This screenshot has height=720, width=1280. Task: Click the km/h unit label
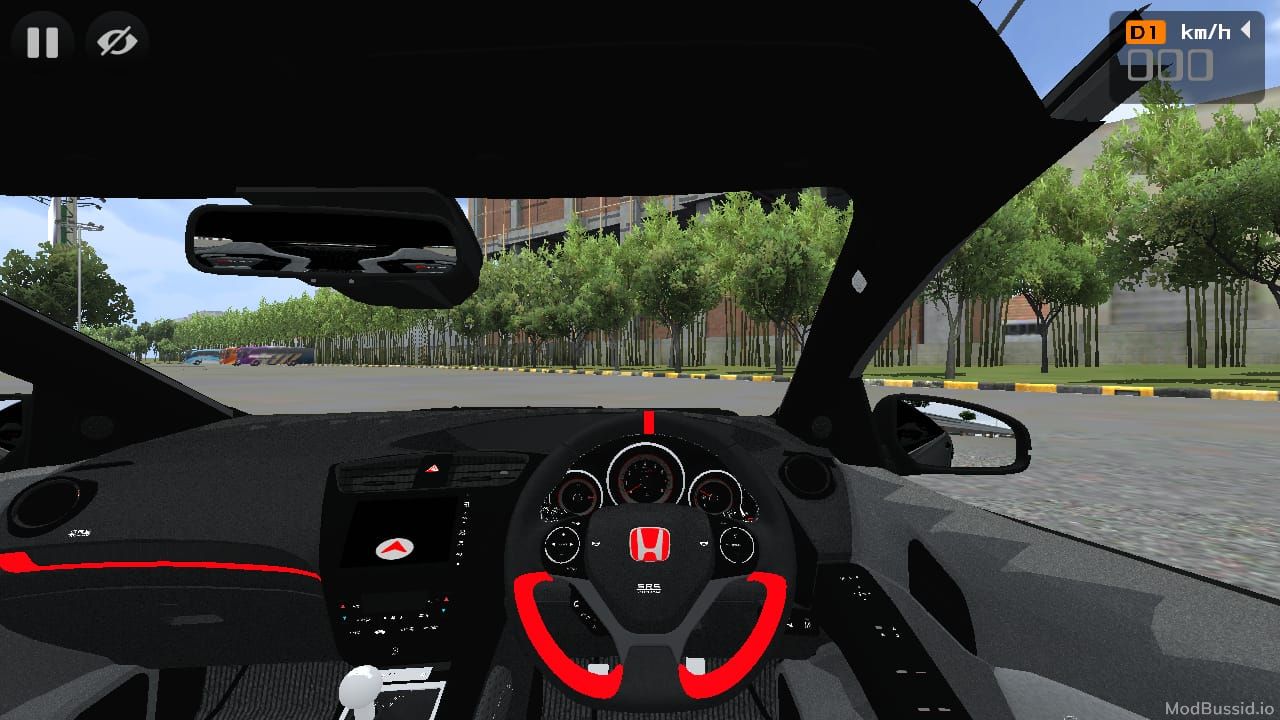click(1206, 31)
